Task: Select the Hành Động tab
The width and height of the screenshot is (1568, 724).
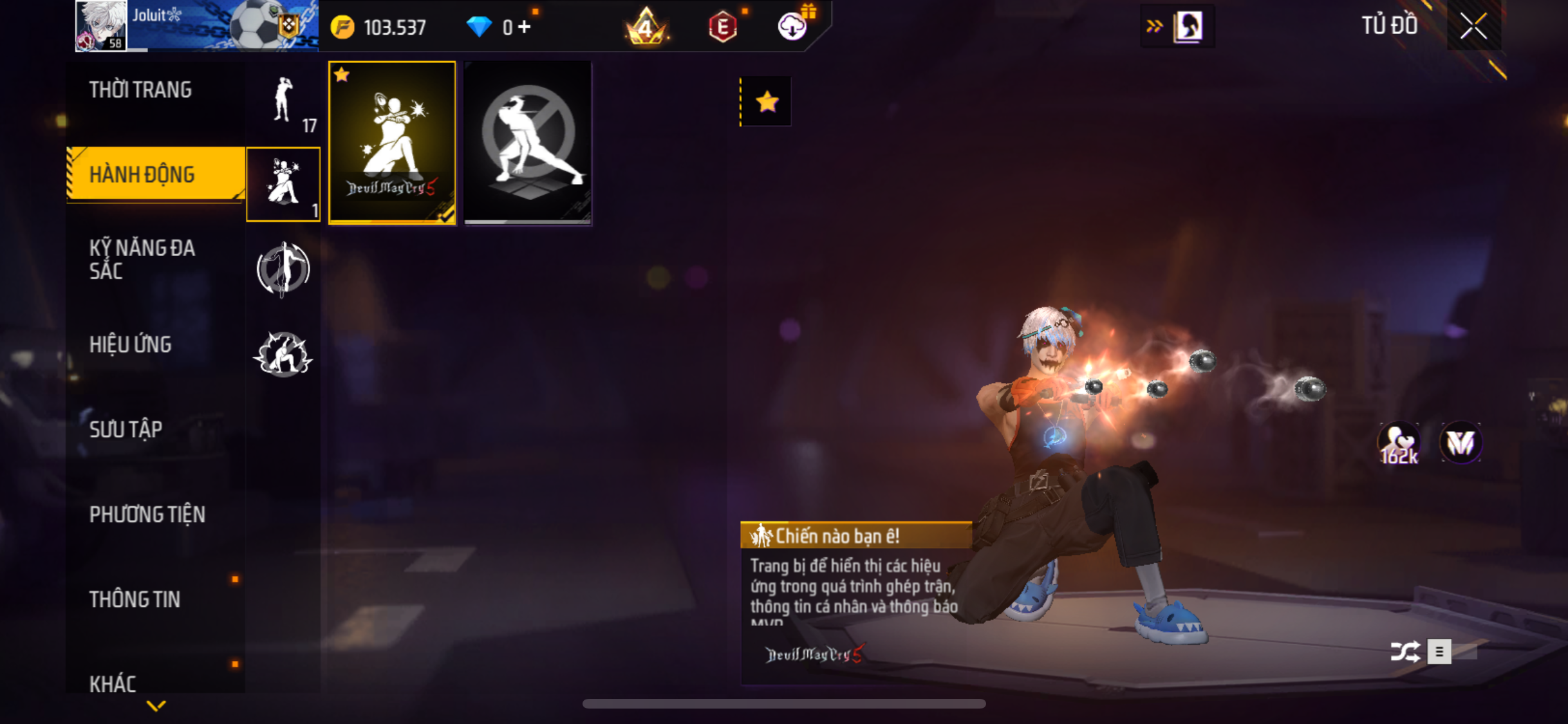Action: pyautogui.click(x=142, y=174)
